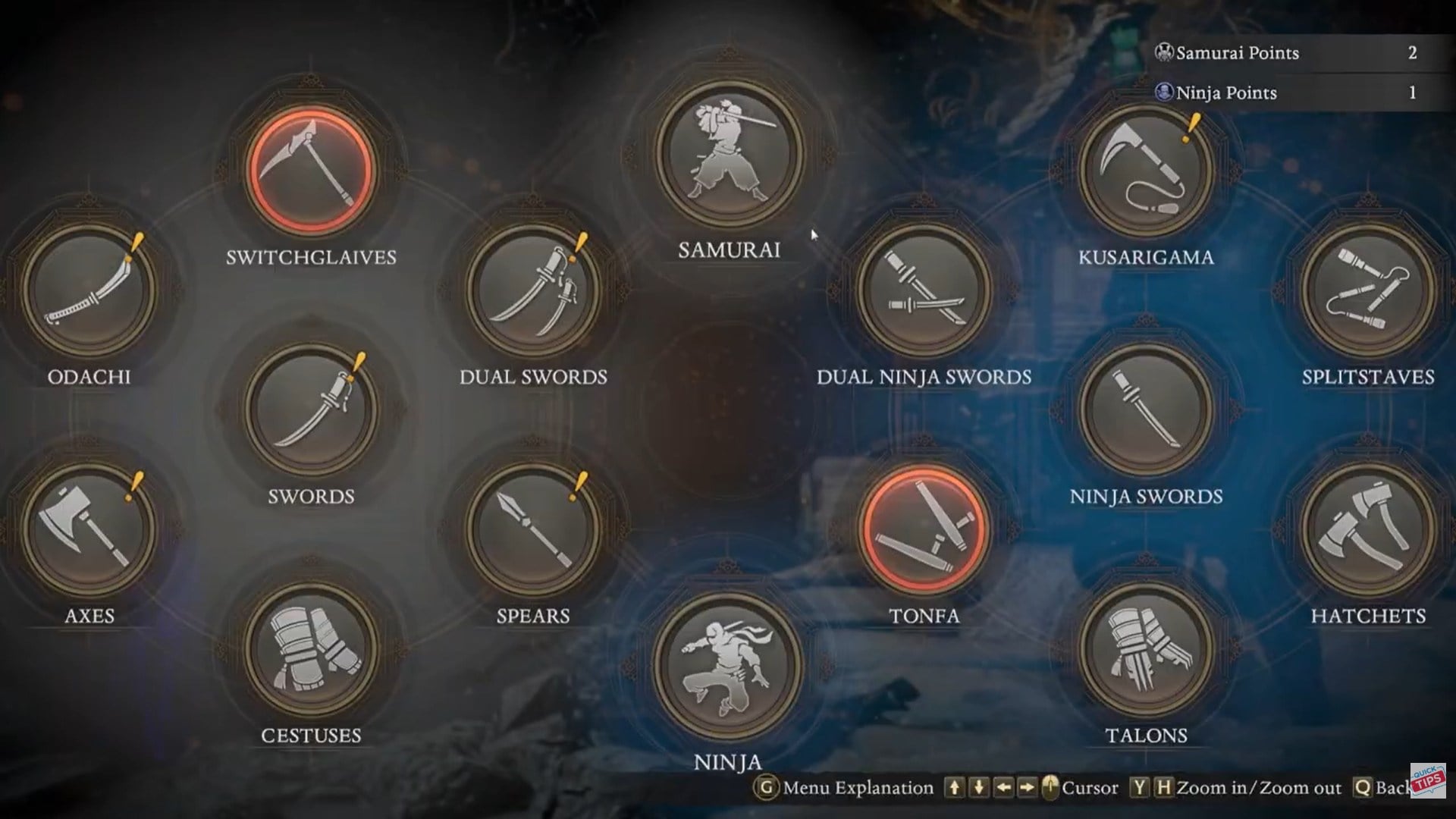Open the Cestuses skill node
The image size is (1456, 819).
pos(311,648)
